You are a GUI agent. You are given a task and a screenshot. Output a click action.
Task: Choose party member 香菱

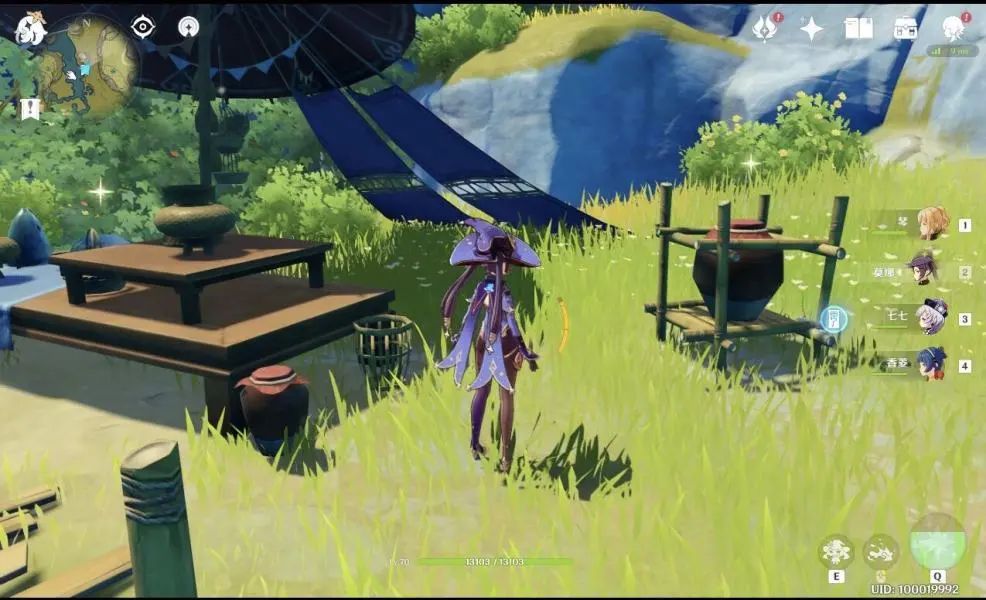[932, 364]
